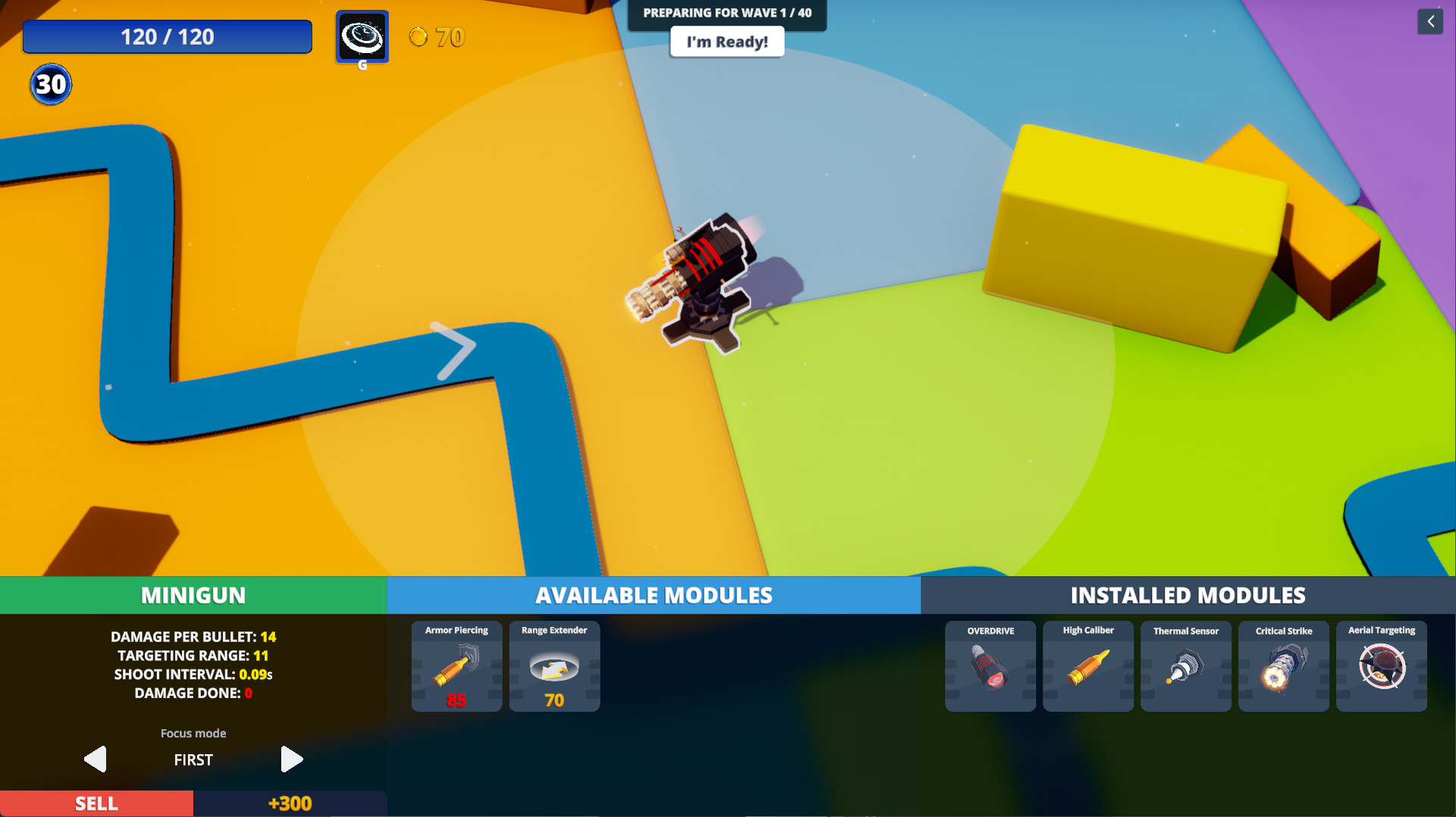The height and width of the screenshot is (817, 1456).
Task: Activate the G ability icon
Action: click(362, 36)
